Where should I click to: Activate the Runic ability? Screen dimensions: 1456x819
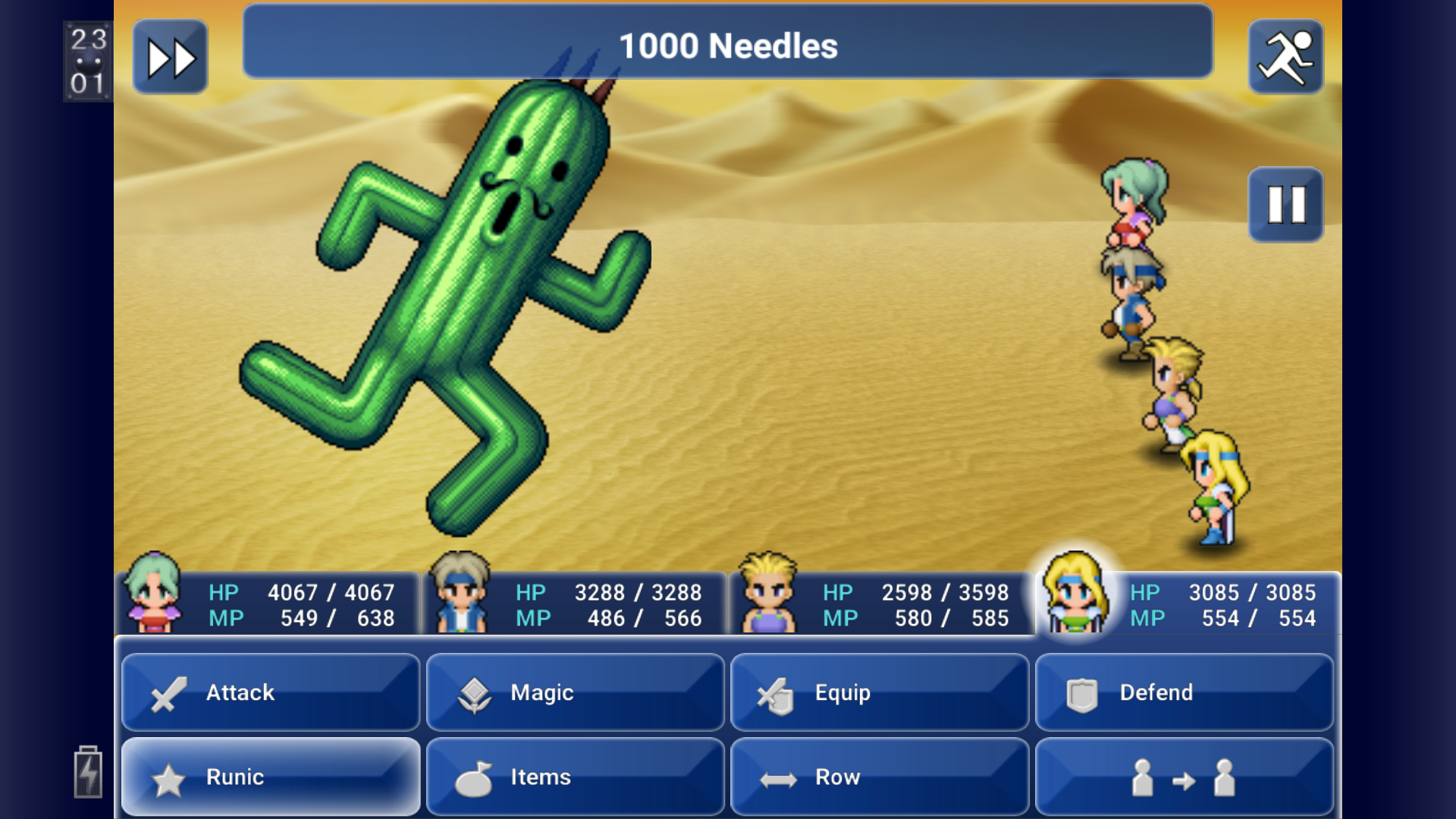coord(271,777)
